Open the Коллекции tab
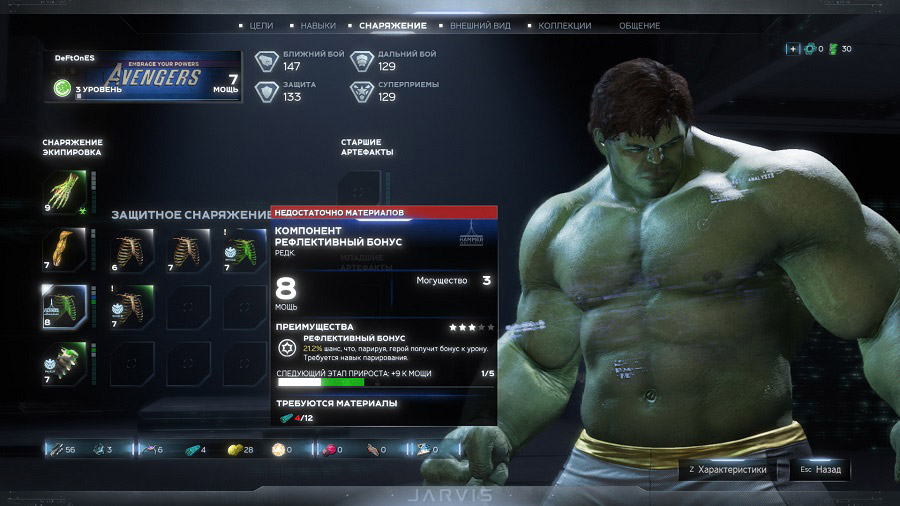The height and width of the screenshot is (506, 900). (564, 25)
